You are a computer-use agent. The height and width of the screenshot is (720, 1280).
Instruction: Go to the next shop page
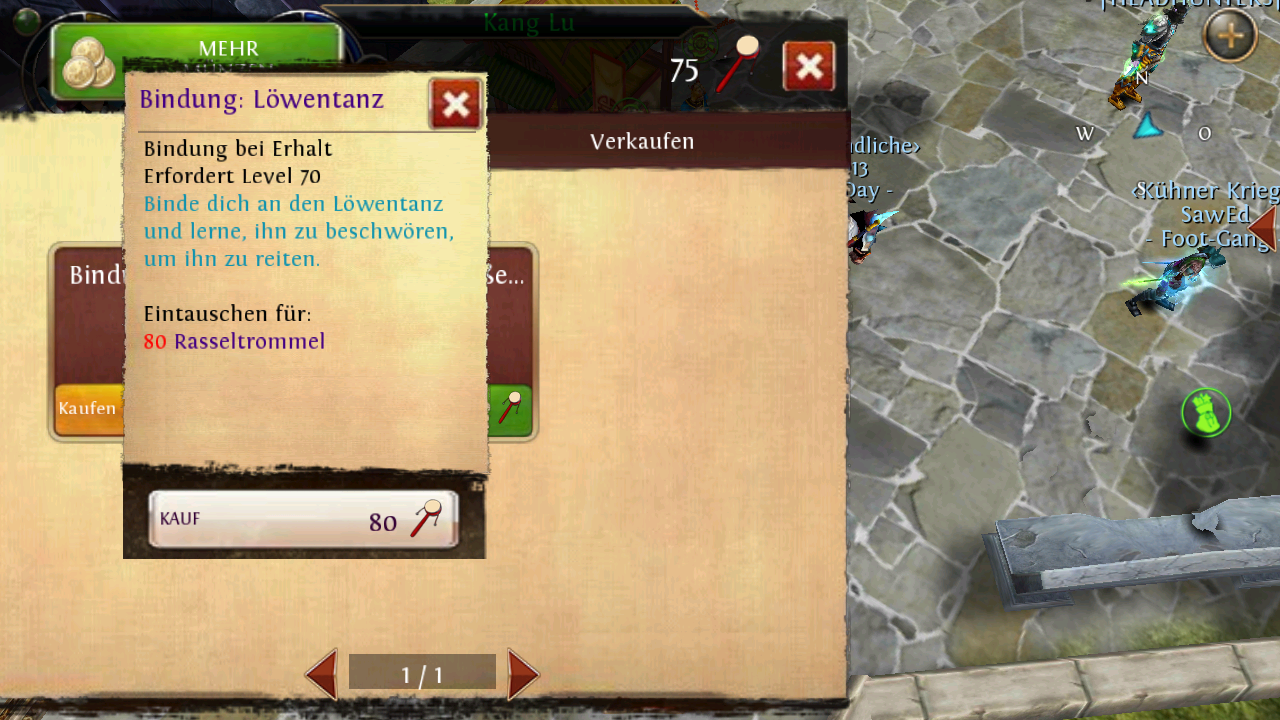click(x=523, y=674)
